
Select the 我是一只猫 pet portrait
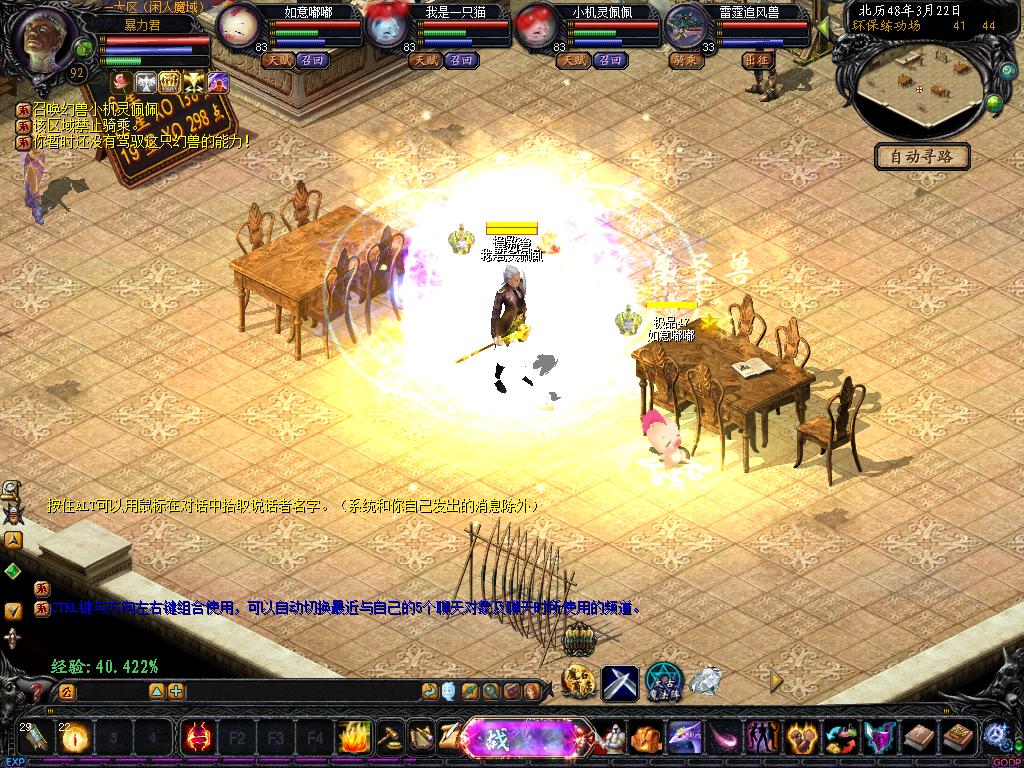click(387, 26)
